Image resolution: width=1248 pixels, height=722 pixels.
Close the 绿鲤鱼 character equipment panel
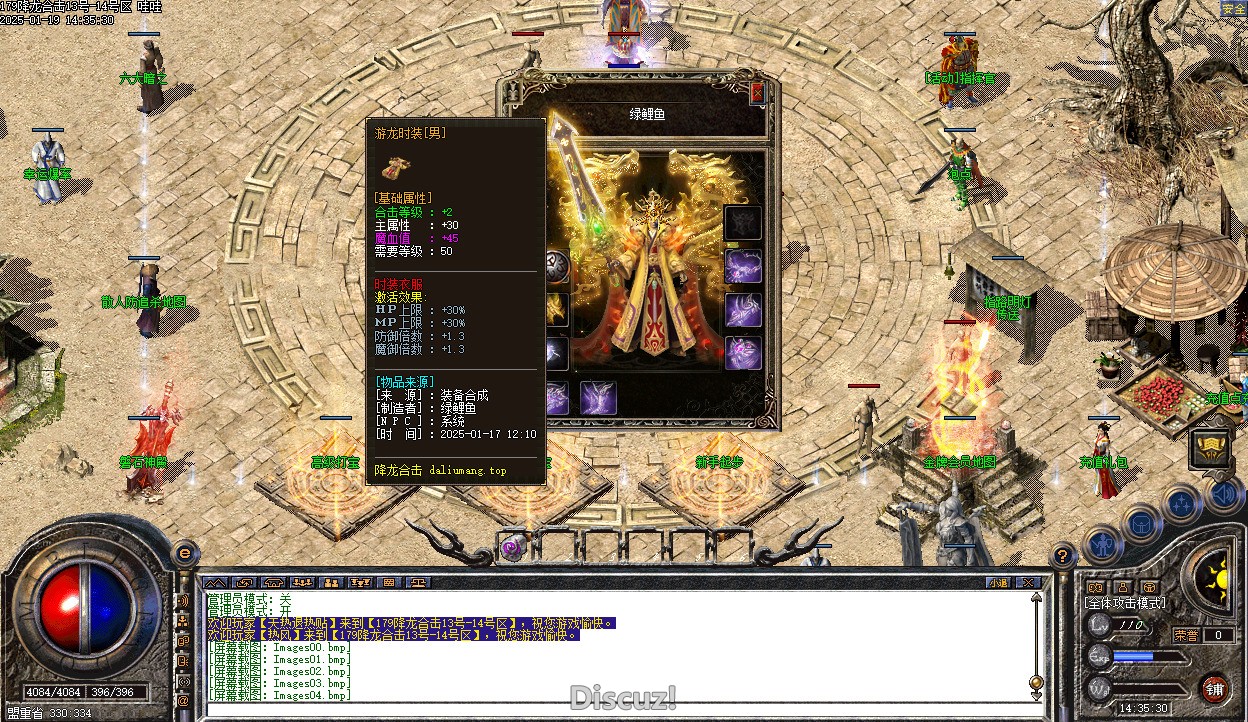(757, 93)
